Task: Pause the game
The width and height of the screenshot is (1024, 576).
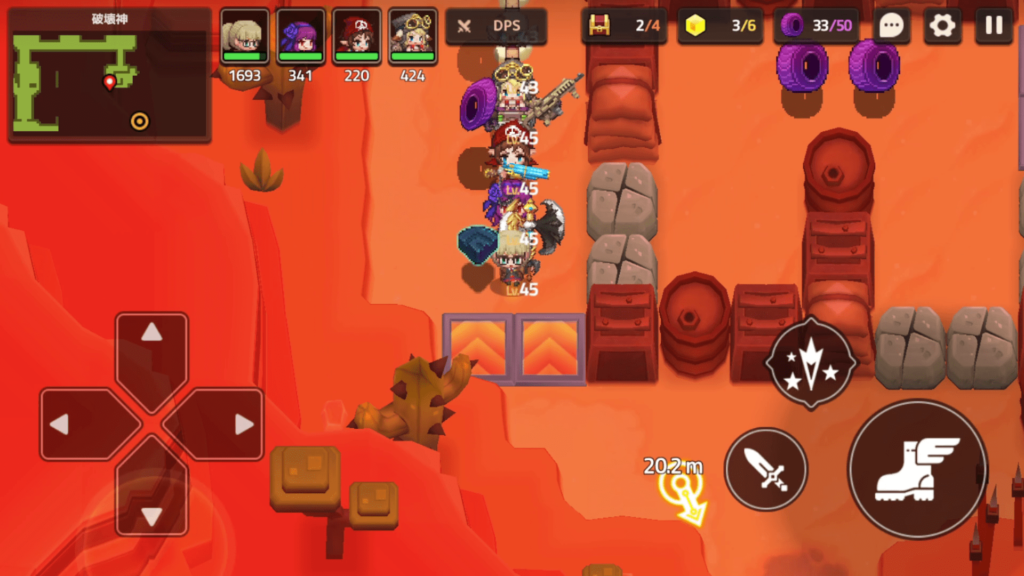Action: point(993,26)
